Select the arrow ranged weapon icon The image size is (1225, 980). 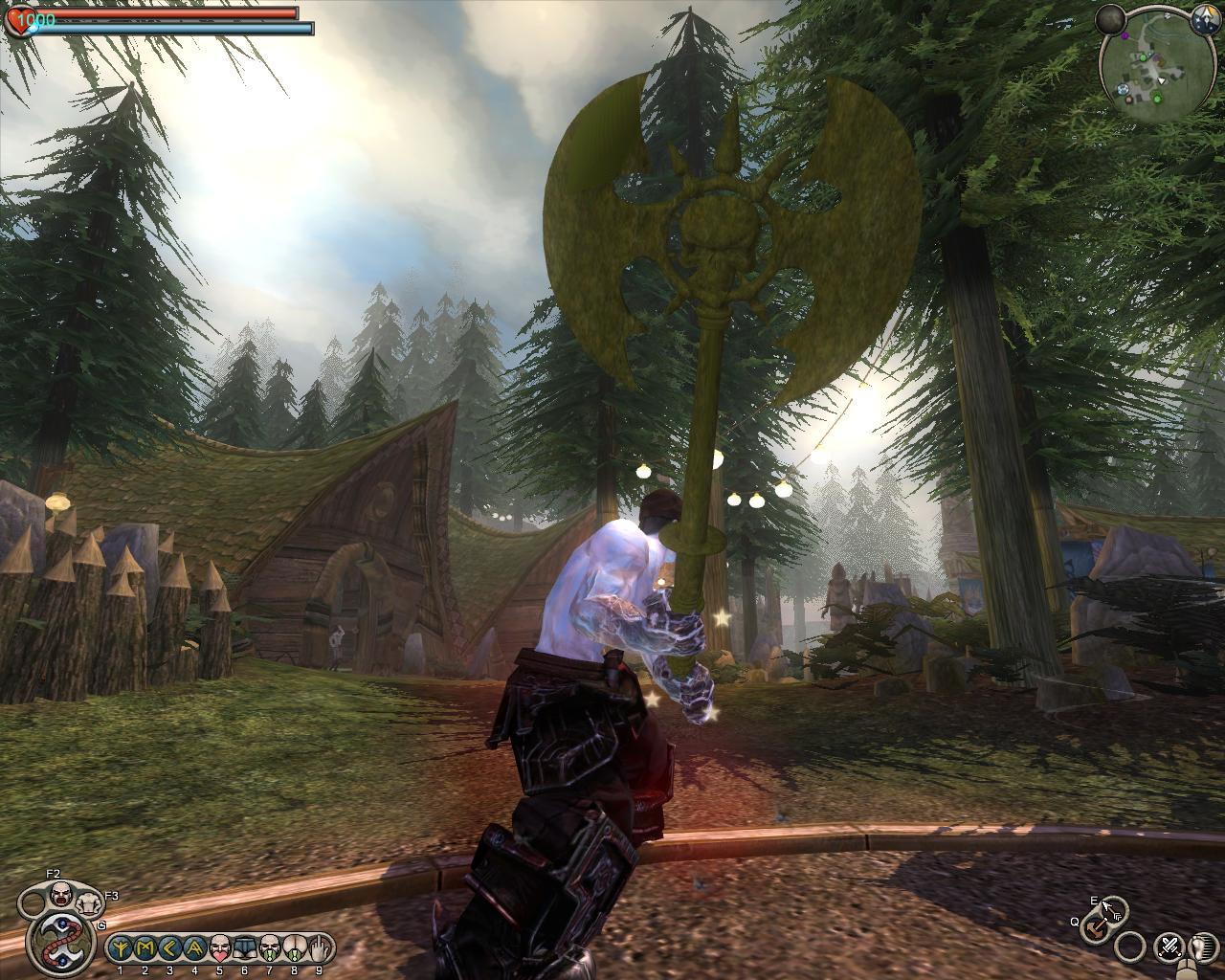(x=1113, y=908)
